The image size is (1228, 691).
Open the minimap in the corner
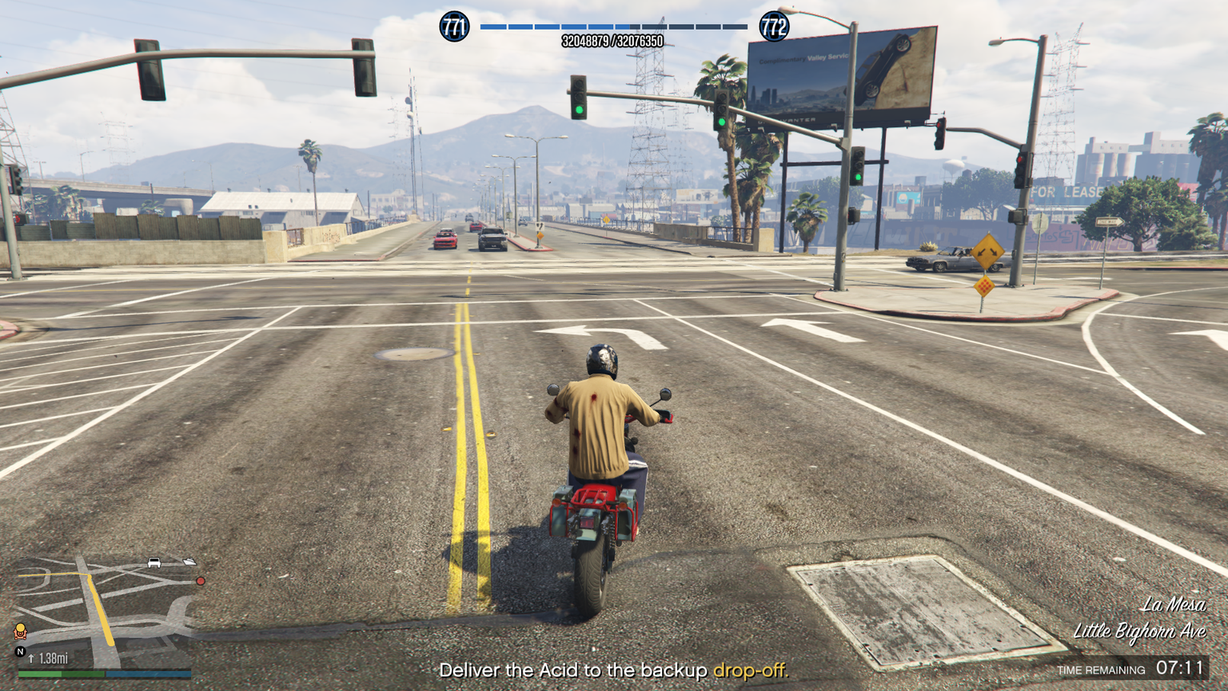click(104, 612)
